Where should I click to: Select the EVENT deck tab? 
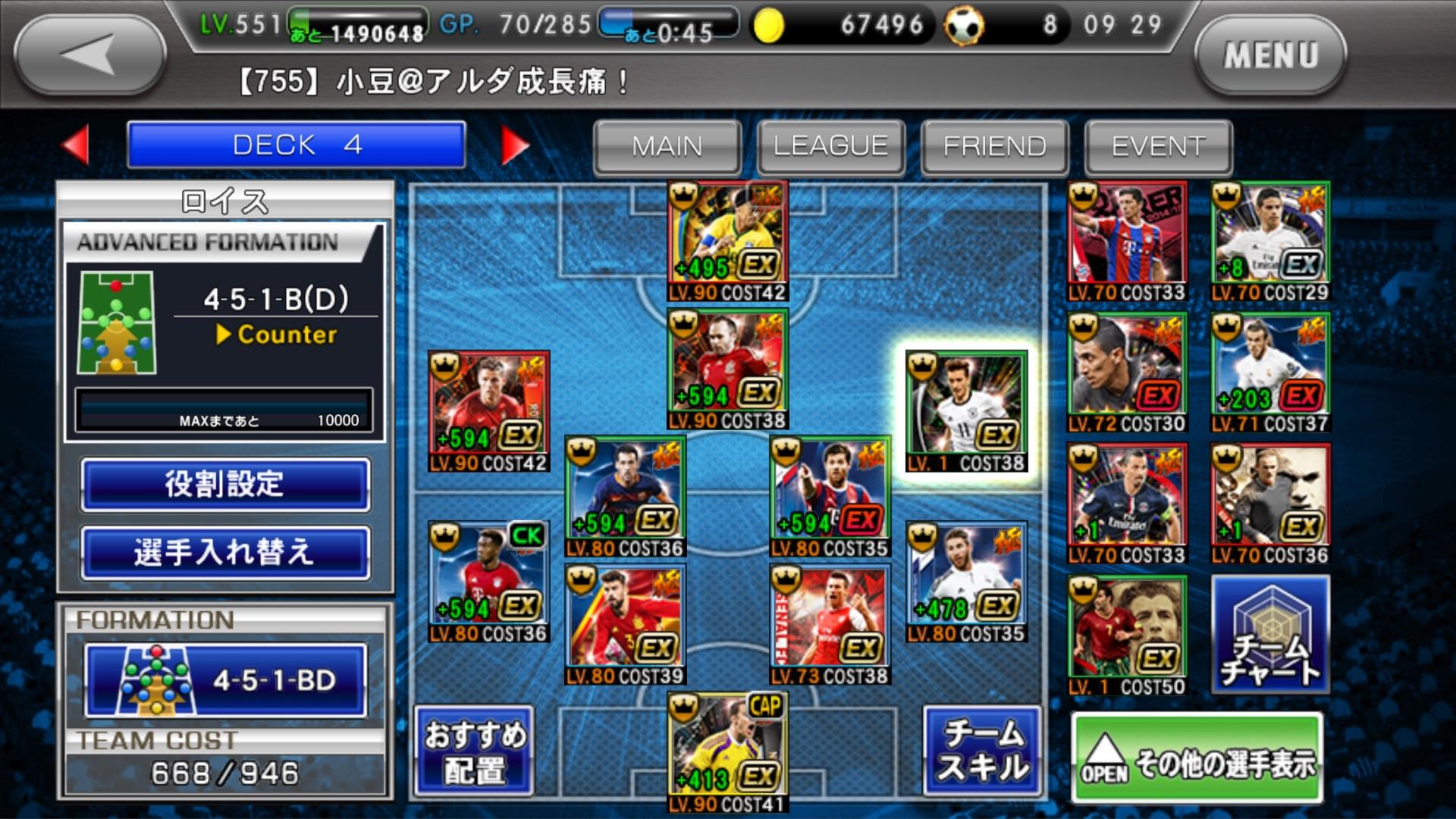pyautogui.click(x=1158, y=146)
